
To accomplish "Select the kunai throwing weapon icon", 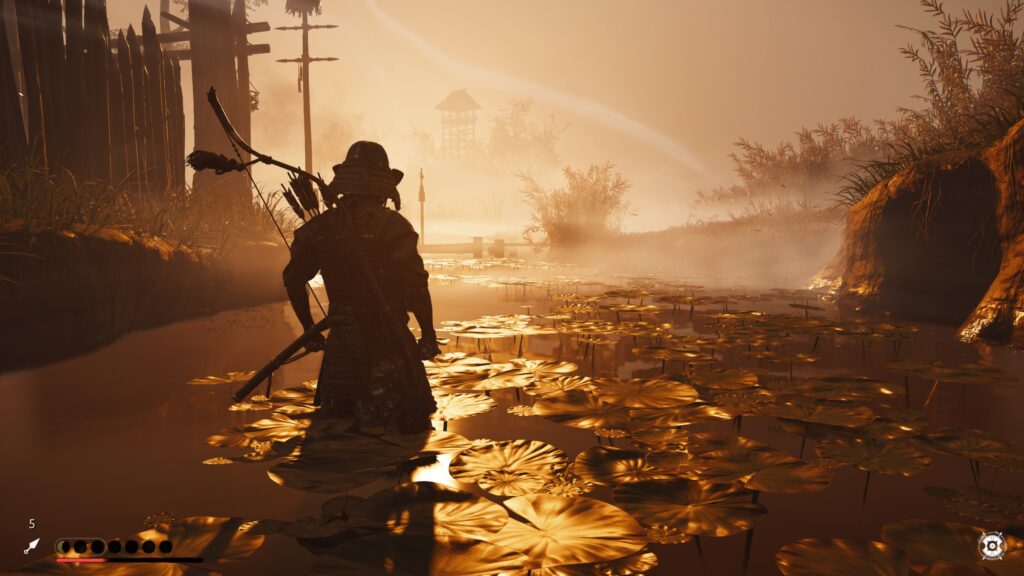I will pos(31,546).
